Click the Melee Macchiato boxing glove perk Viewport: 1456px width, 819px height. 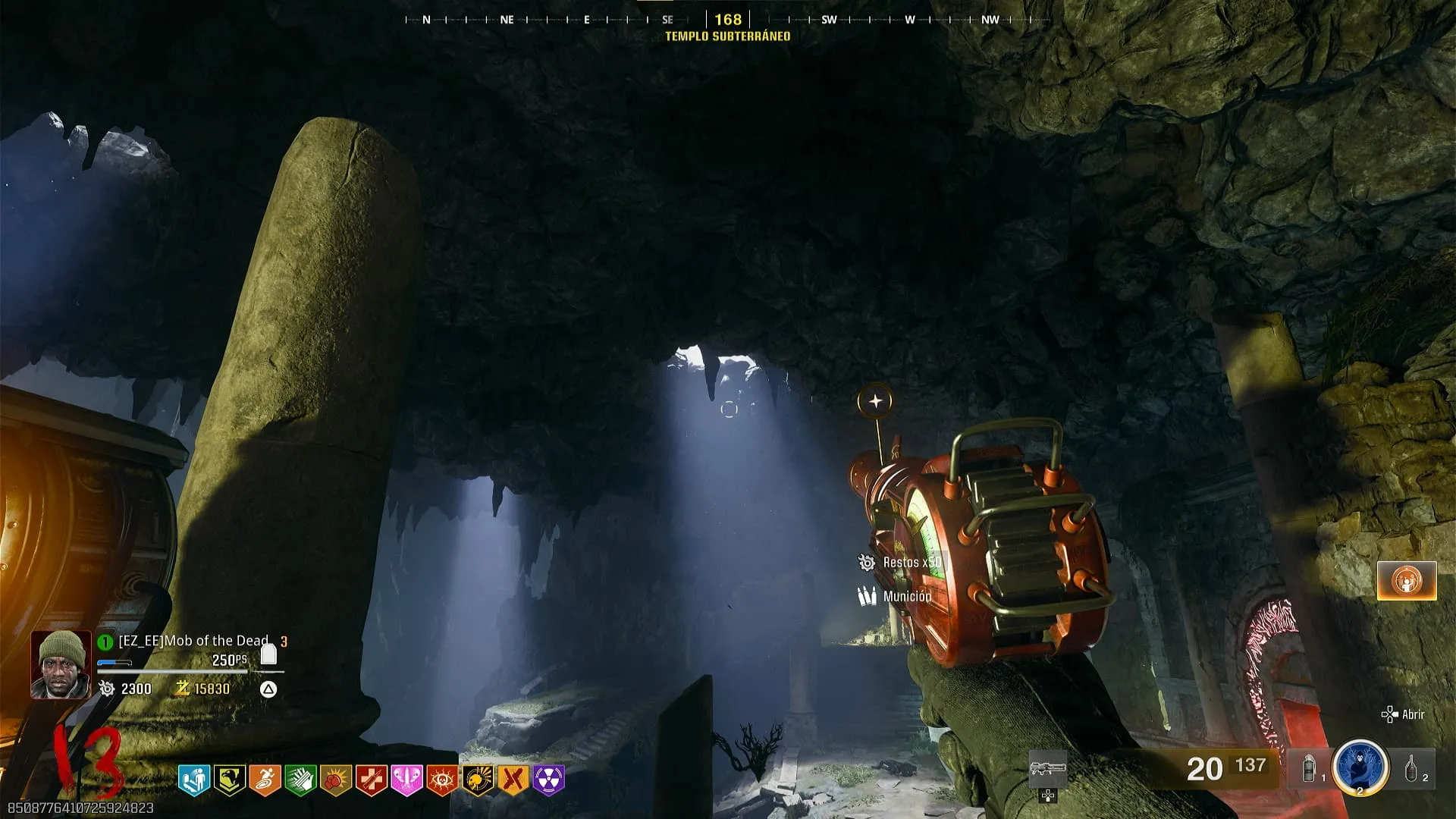[336, 780]
